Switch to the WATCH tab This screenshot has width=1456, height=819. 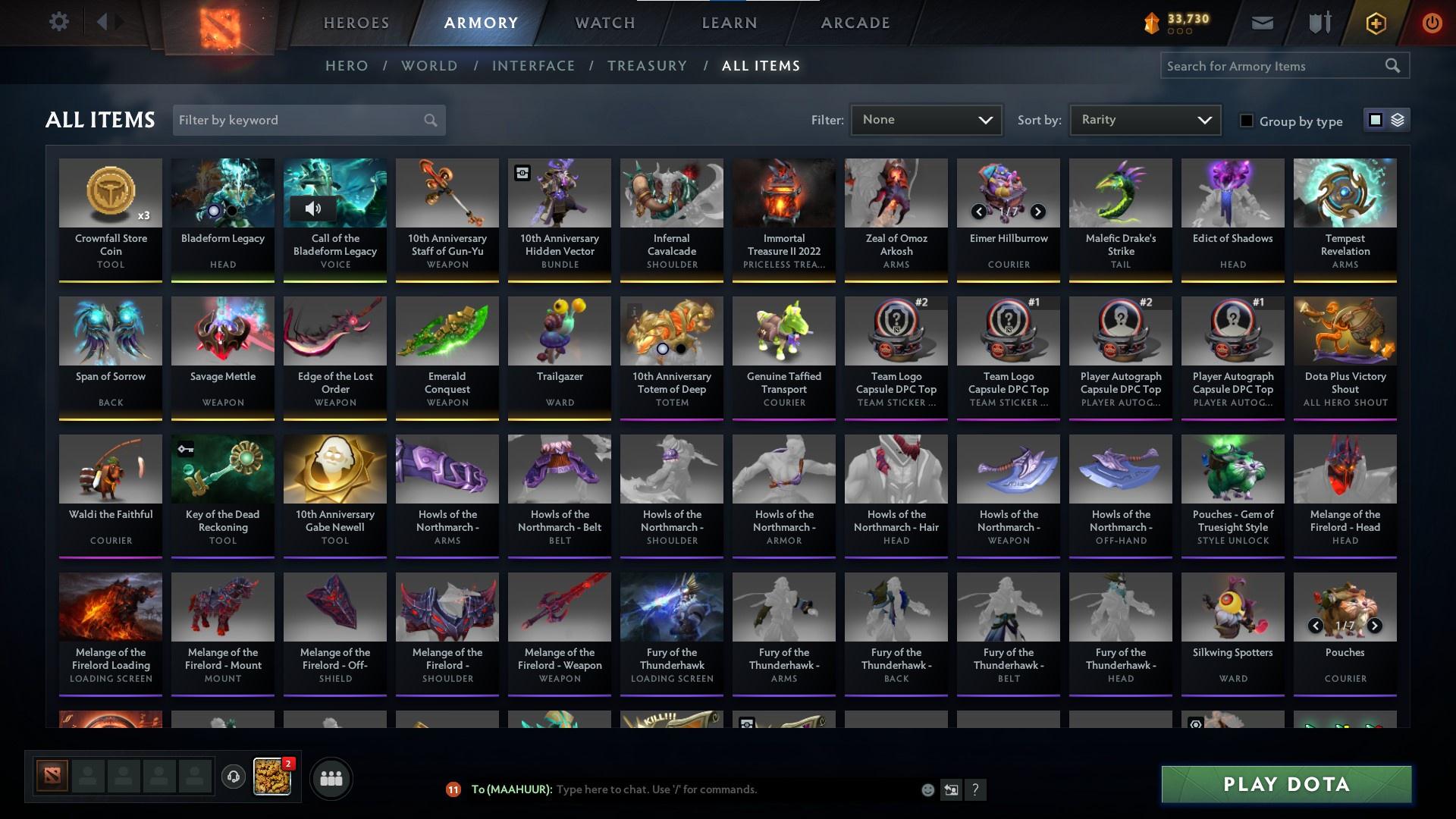click(604, 22)
